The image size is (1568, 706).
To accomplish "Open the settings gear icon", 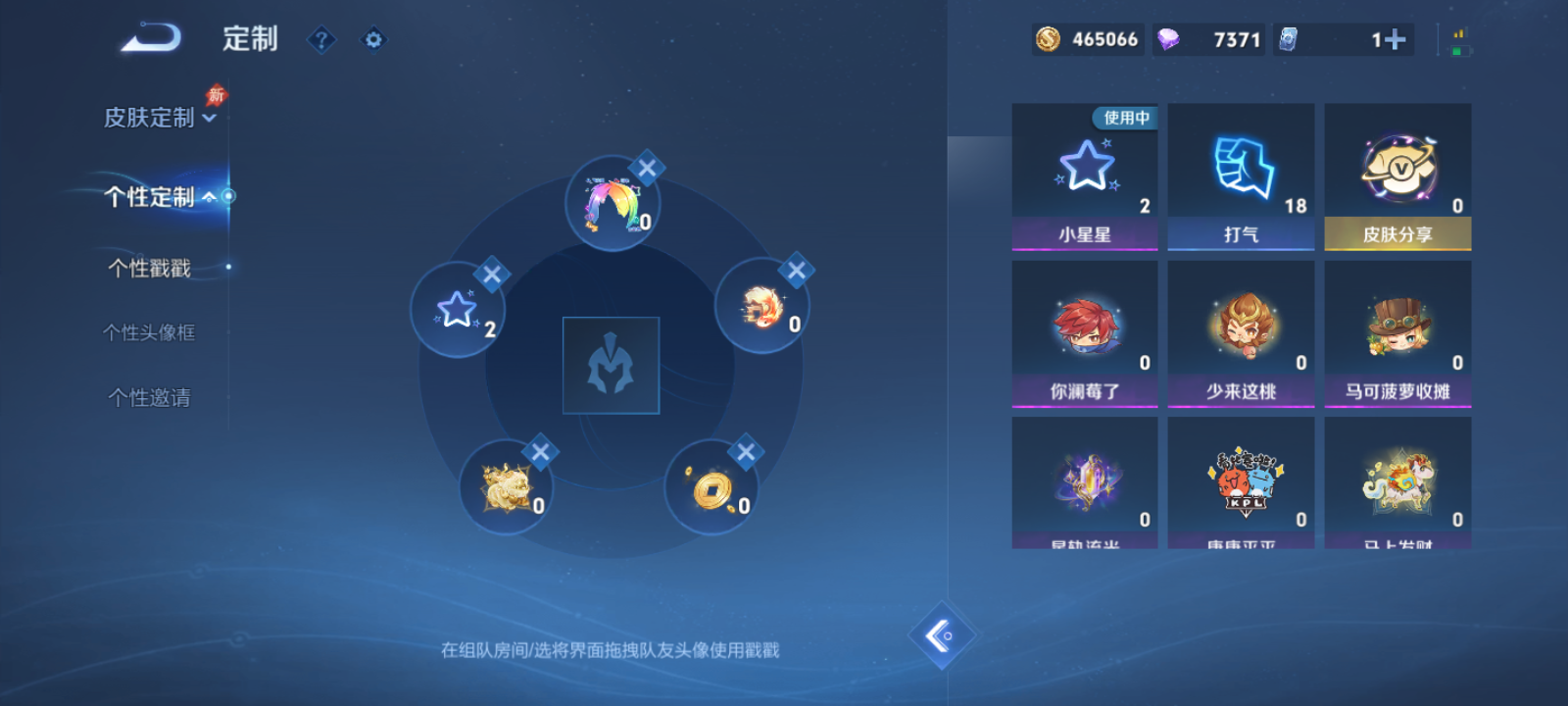I will [372, 39].
